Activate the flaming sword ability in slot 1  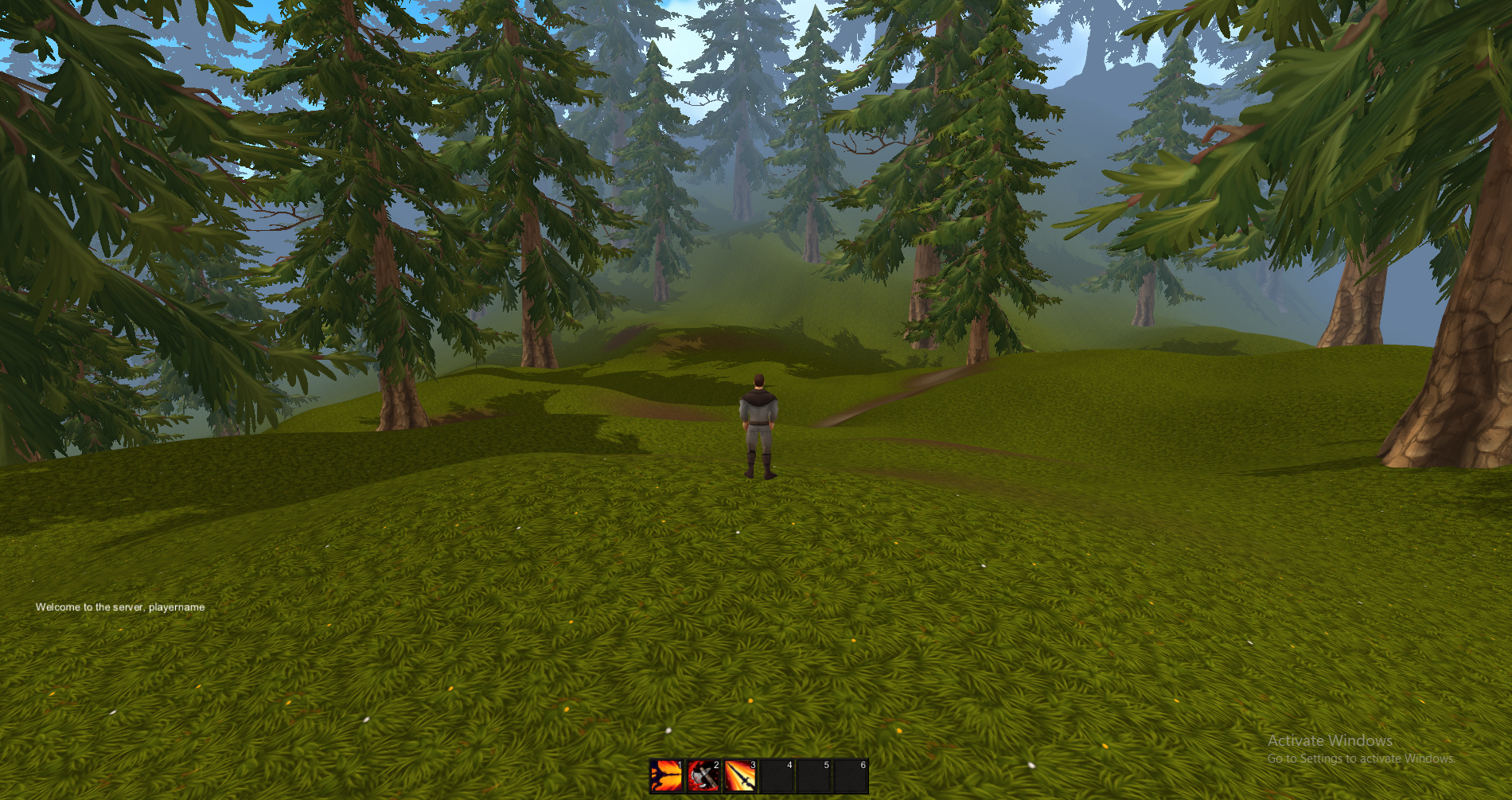click(x=667, y=776)
